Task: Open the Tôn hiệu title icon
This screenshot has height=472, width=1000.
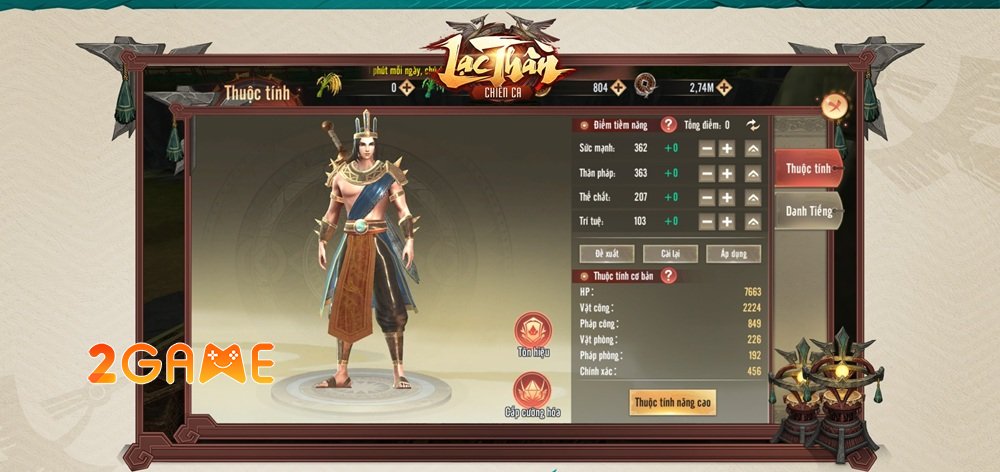Action: [x=532, y=332]
